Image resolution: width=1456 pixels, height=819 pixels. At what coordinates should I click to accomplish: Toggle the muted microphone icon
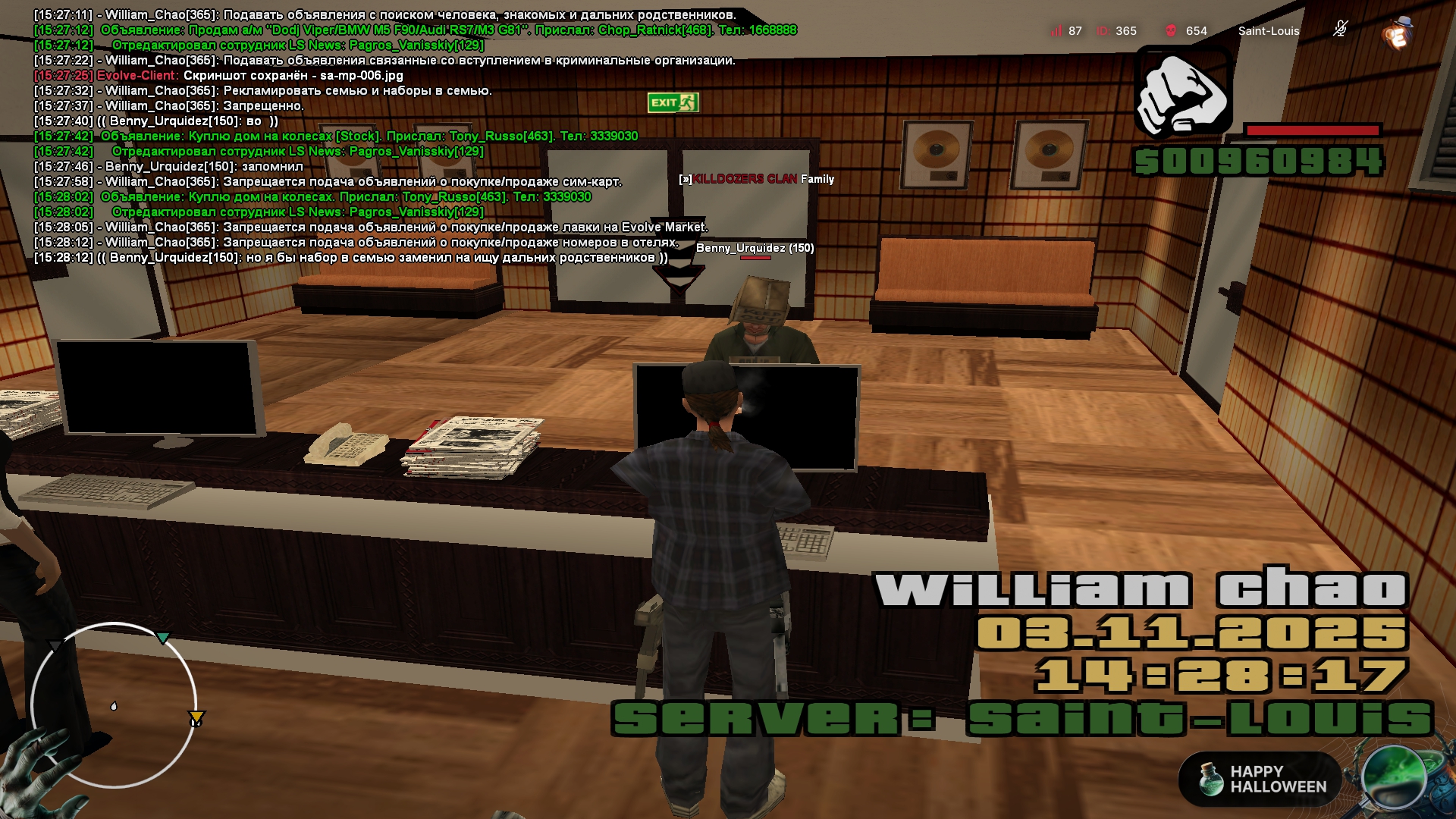(1340, 30)
